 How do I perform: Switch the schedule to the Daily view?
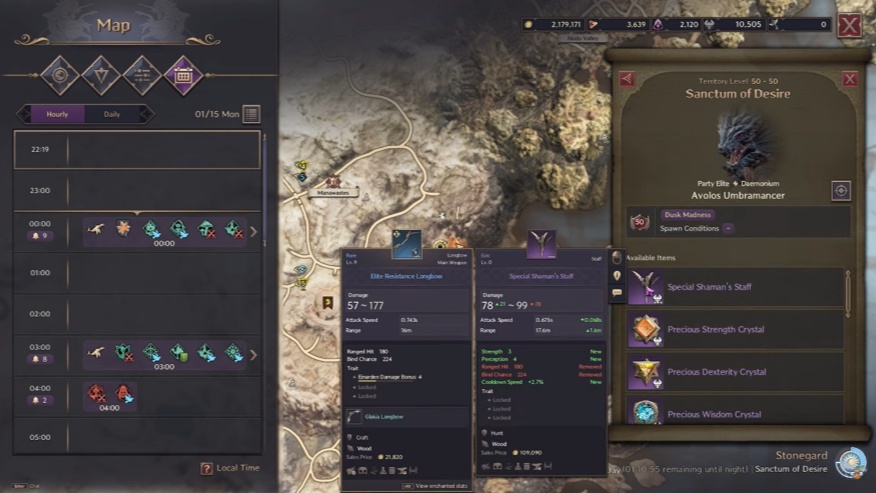pyautogui.click(x=112, y=114)
